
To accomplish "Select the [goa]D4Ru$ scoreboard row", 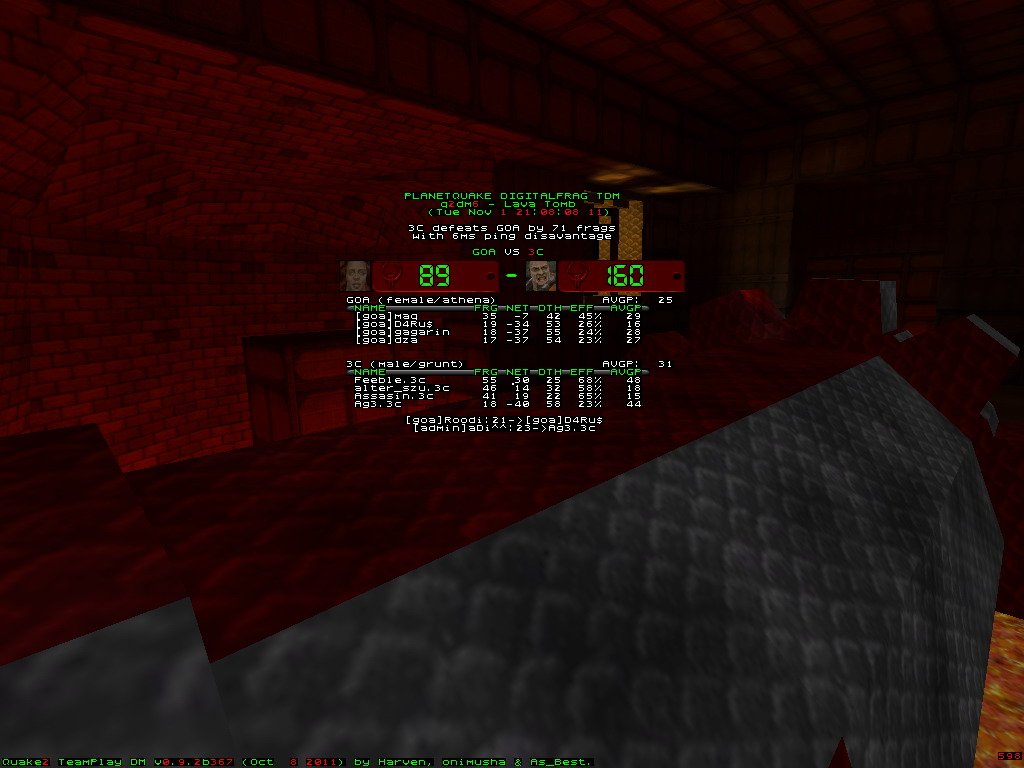I will 498,324.
